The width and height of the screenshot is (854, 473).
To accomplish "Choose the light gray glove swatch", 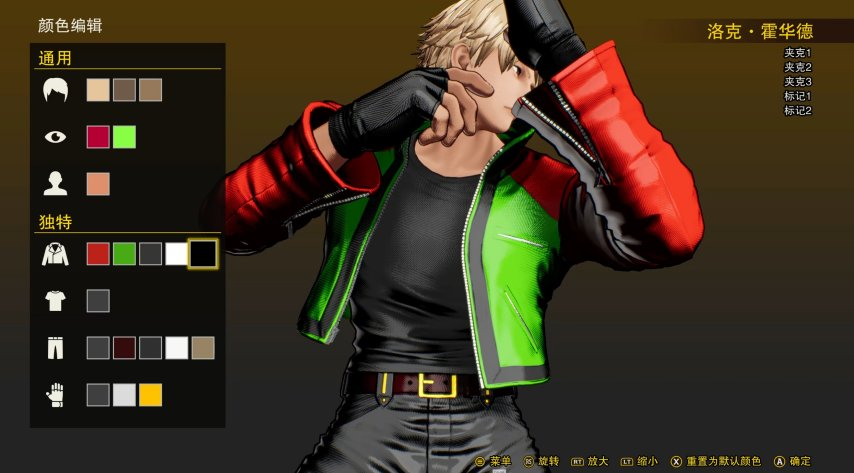I will (124, 395).
